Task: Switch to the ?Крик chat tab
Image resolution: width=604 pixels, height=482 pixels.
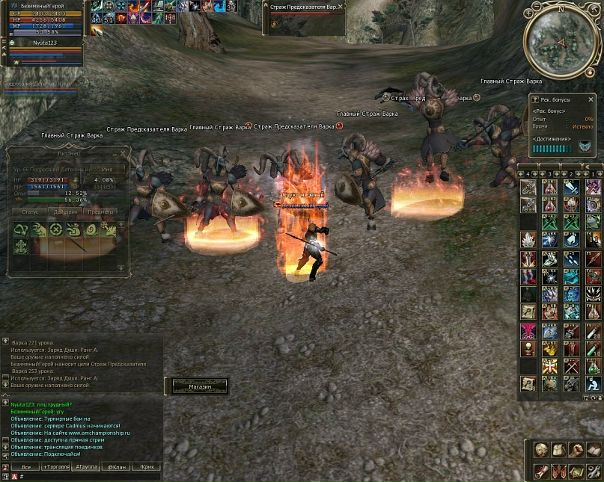Action: click(x=148, y=466)
